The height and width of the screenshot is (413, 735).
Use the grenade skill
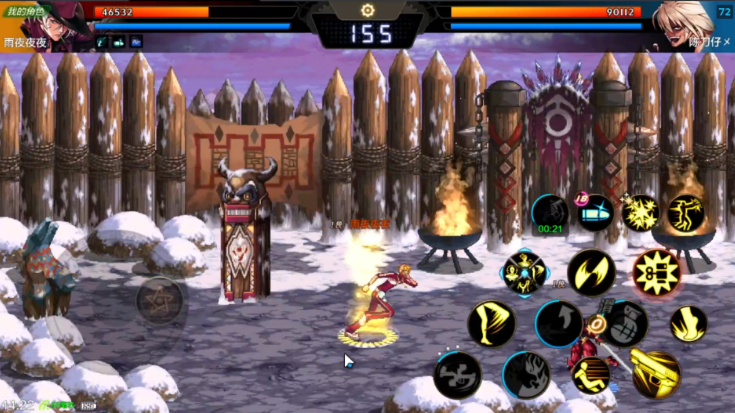click(625, 323)
